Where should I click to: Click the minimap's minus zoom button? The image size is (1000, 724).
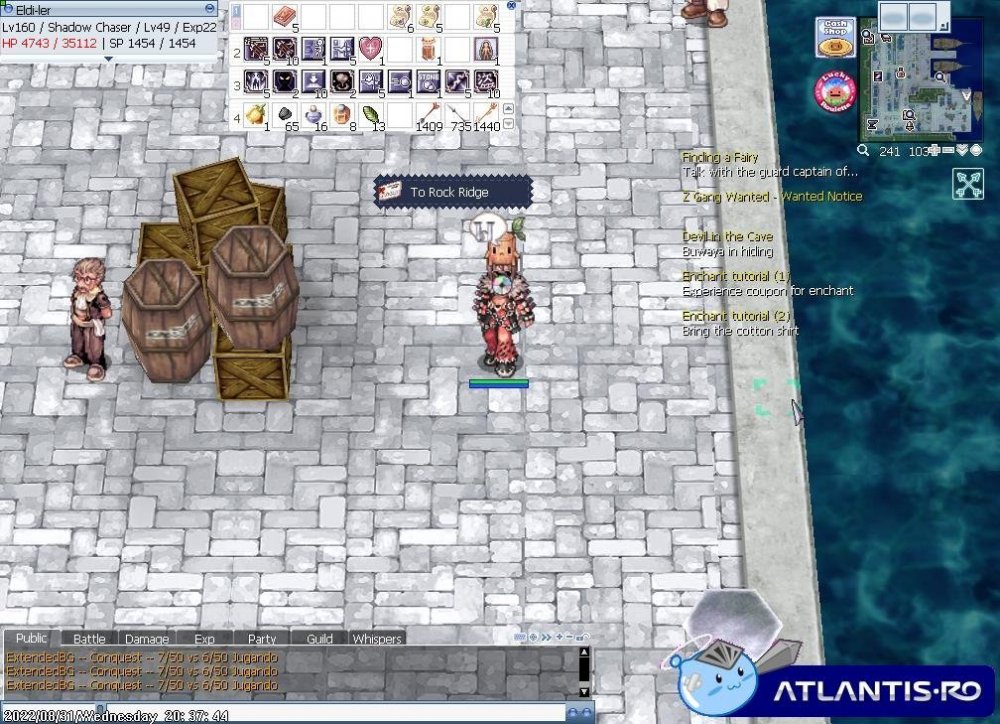pyautogui.click(x=946, y=151)
